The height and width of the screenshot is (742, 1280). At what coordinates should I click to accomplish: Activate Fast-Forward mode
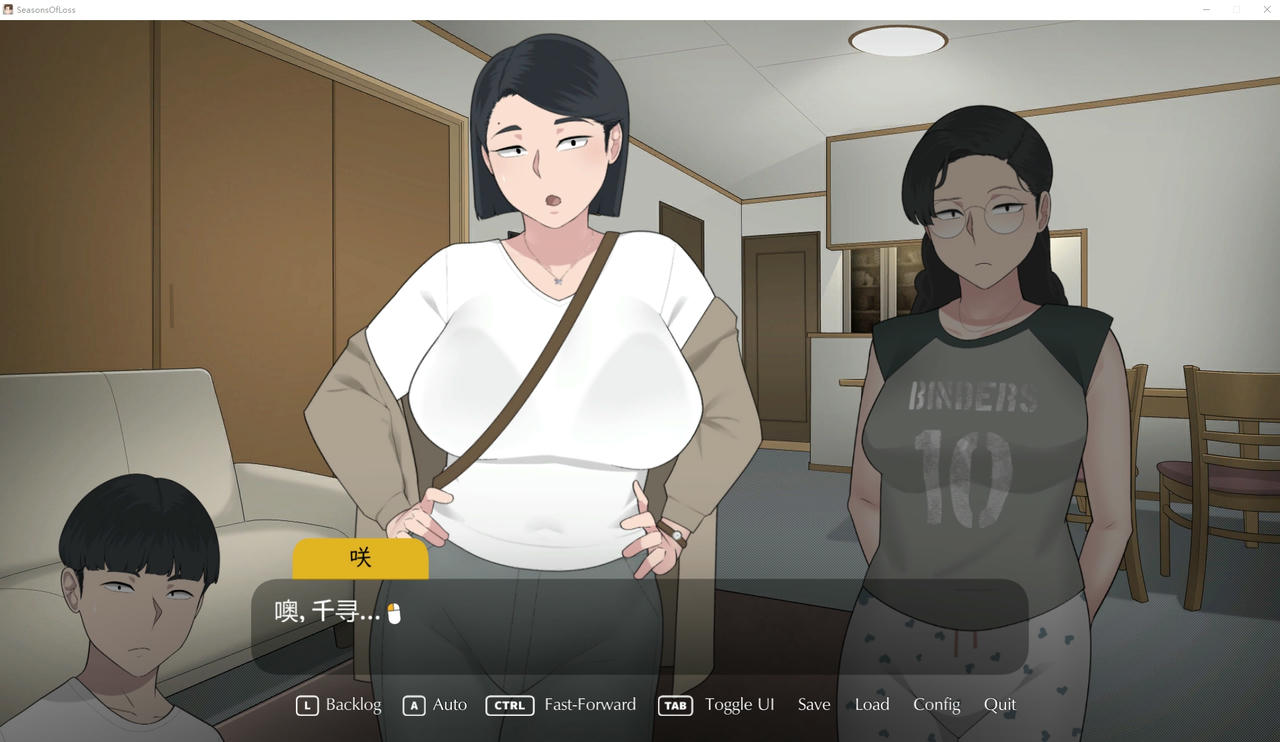[x=590, y=705]
